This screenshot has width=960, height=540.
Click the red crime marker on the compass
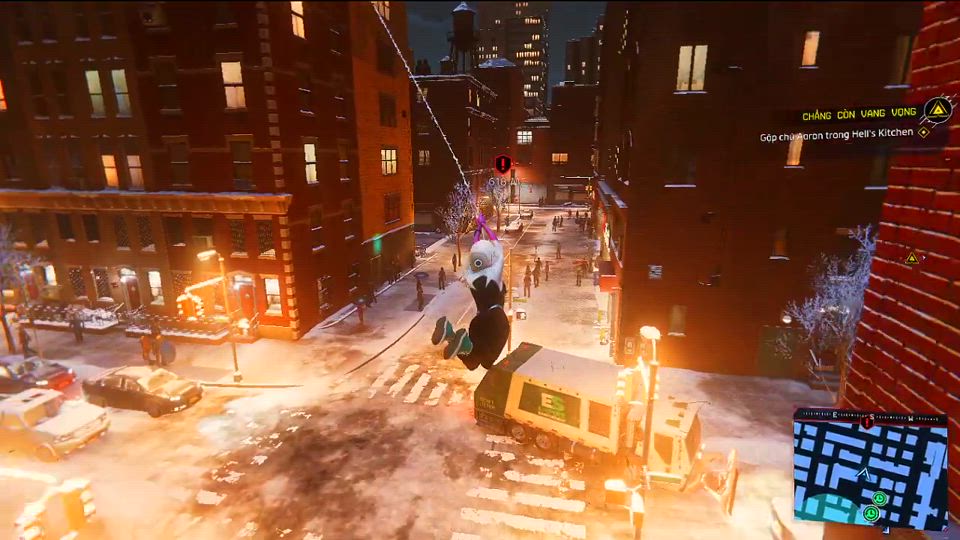click(867, 422)
